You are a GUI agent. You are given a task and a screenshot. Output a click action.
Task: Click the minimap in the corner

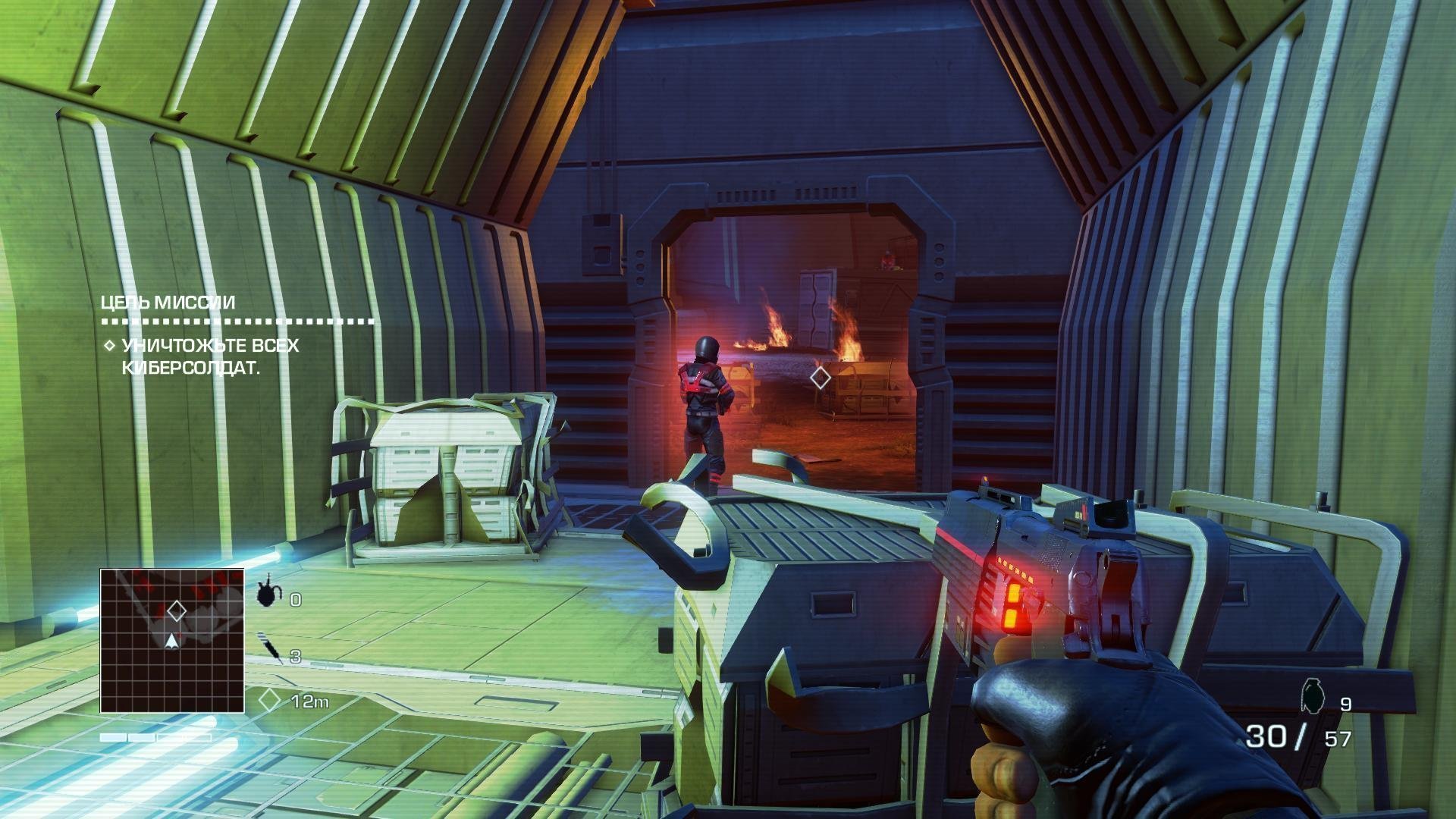click(x=172, y=641)
